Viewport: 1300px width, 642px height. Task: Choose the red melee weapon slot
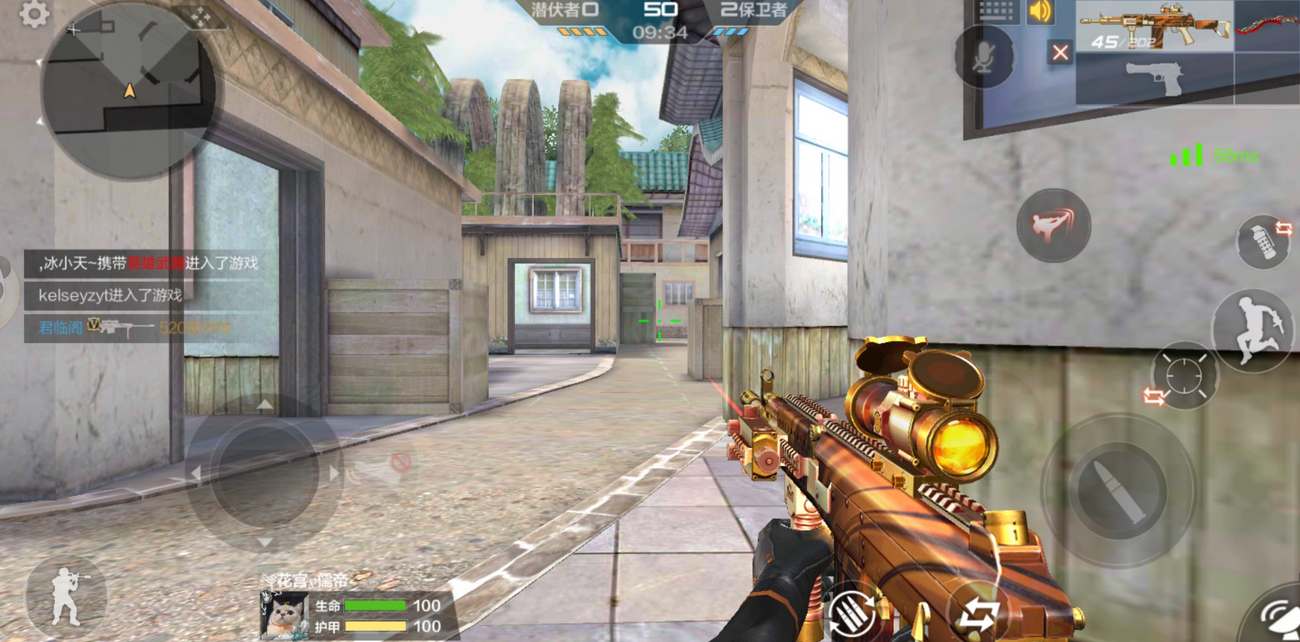click(x=1267, y=25)
